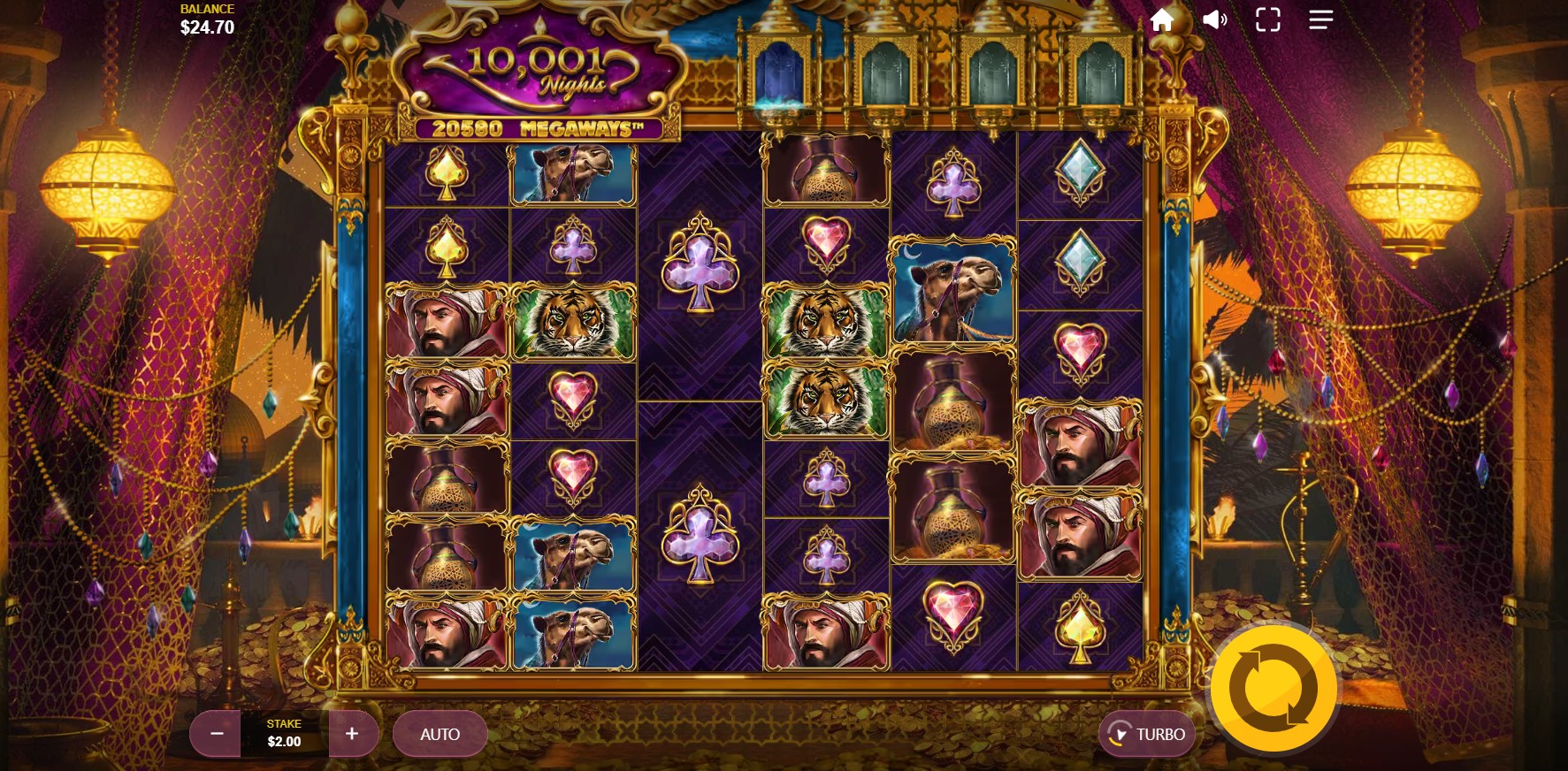Mute the game sound
1568x771 pixels.
tap(1215, 19)
